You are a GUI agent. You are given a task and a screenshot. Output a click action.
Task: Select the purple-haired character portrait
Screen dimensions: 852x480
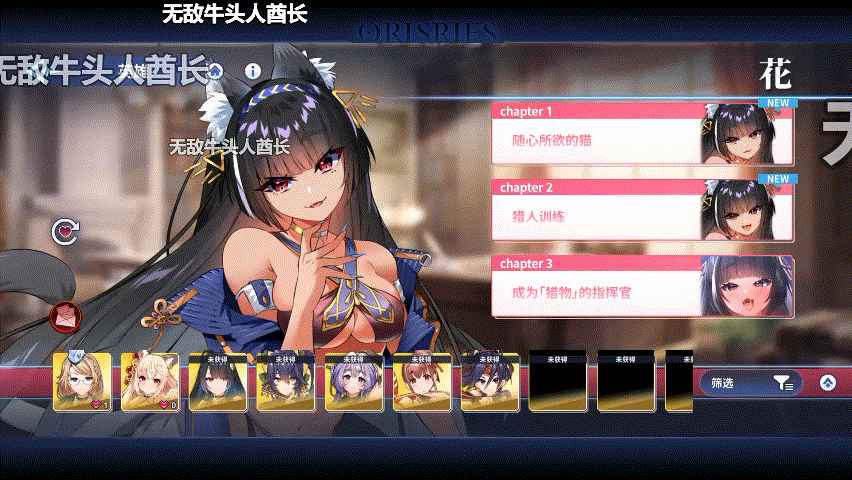(x=354, y=382)
